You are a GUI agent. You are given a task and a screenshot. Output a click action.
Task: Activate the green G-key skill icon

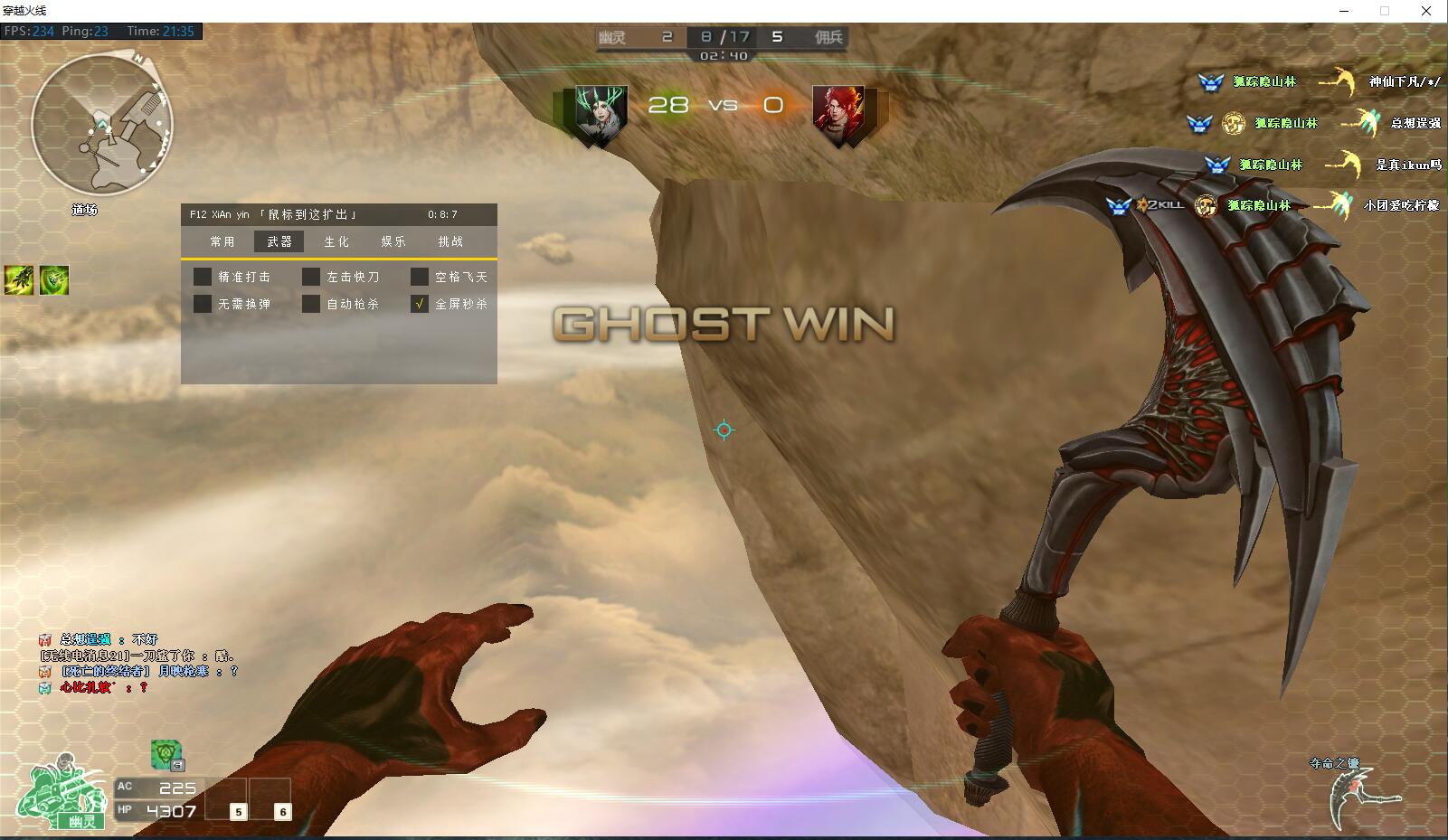coord(166,754)
